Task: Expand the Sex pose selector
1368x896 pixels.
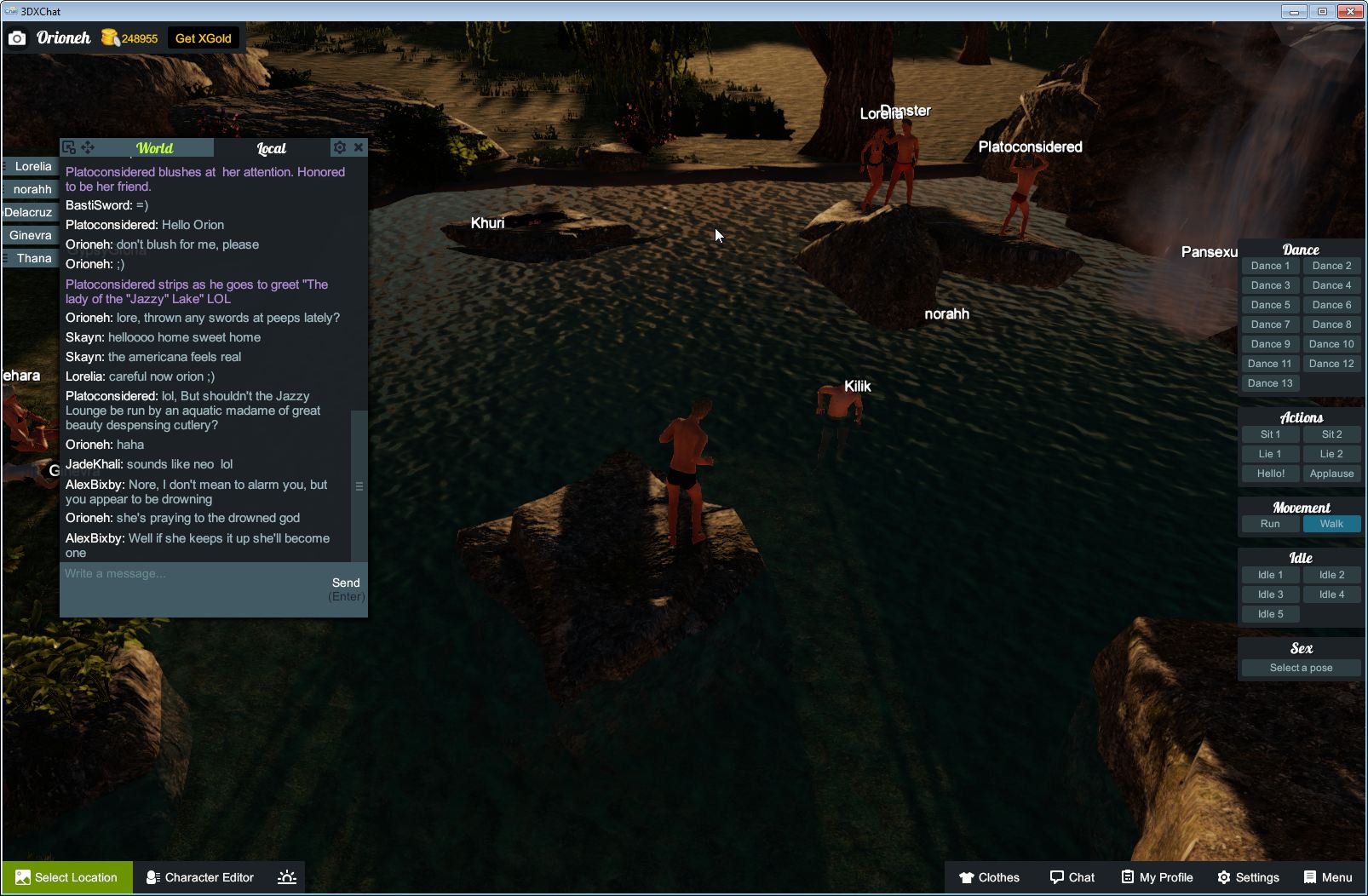Action: coord(1301,667)
